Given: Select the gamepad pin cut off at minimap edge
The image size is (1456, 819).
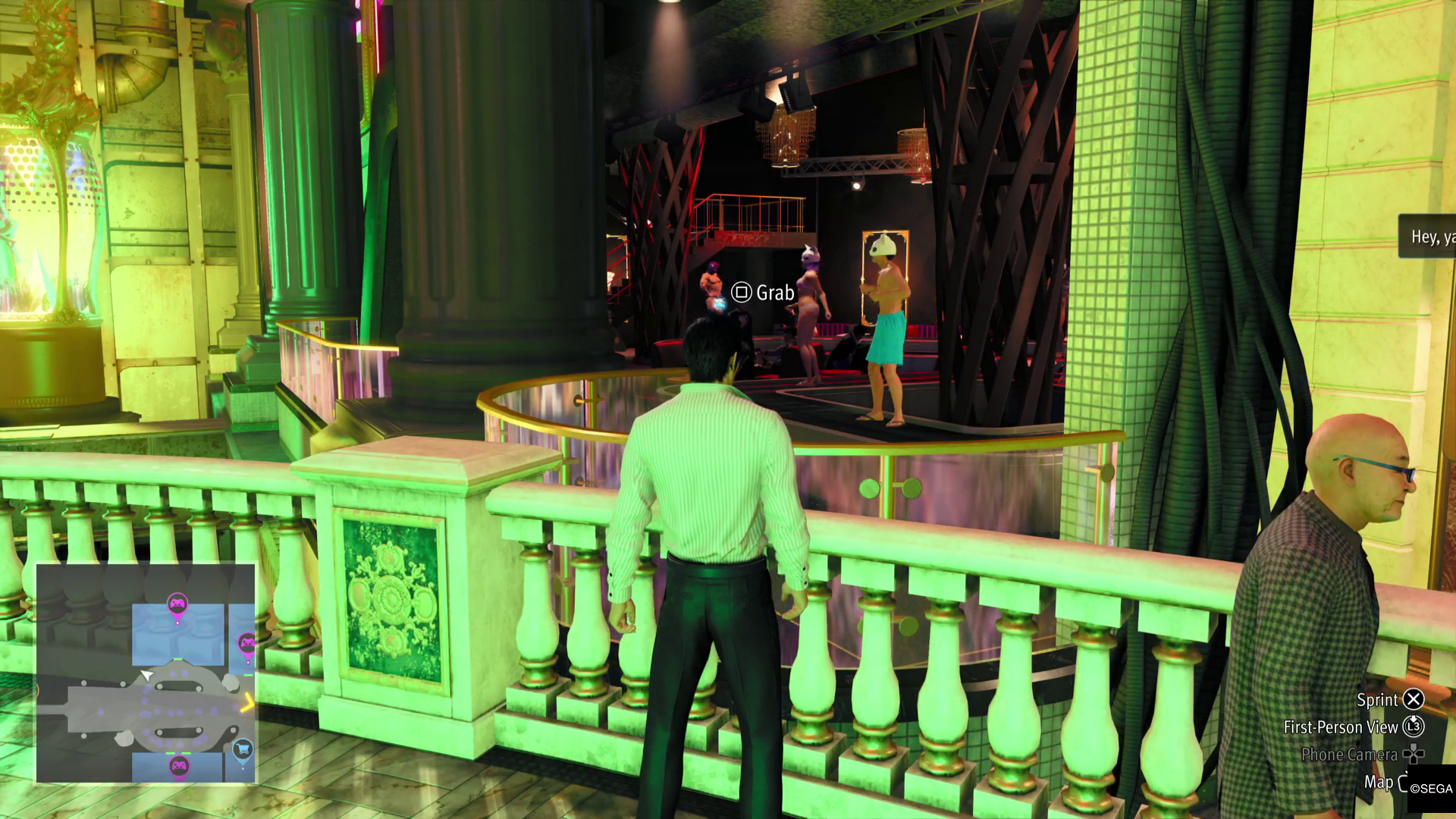Looking at the screenshot, I should pyautogui.click(x=247, y=645).
